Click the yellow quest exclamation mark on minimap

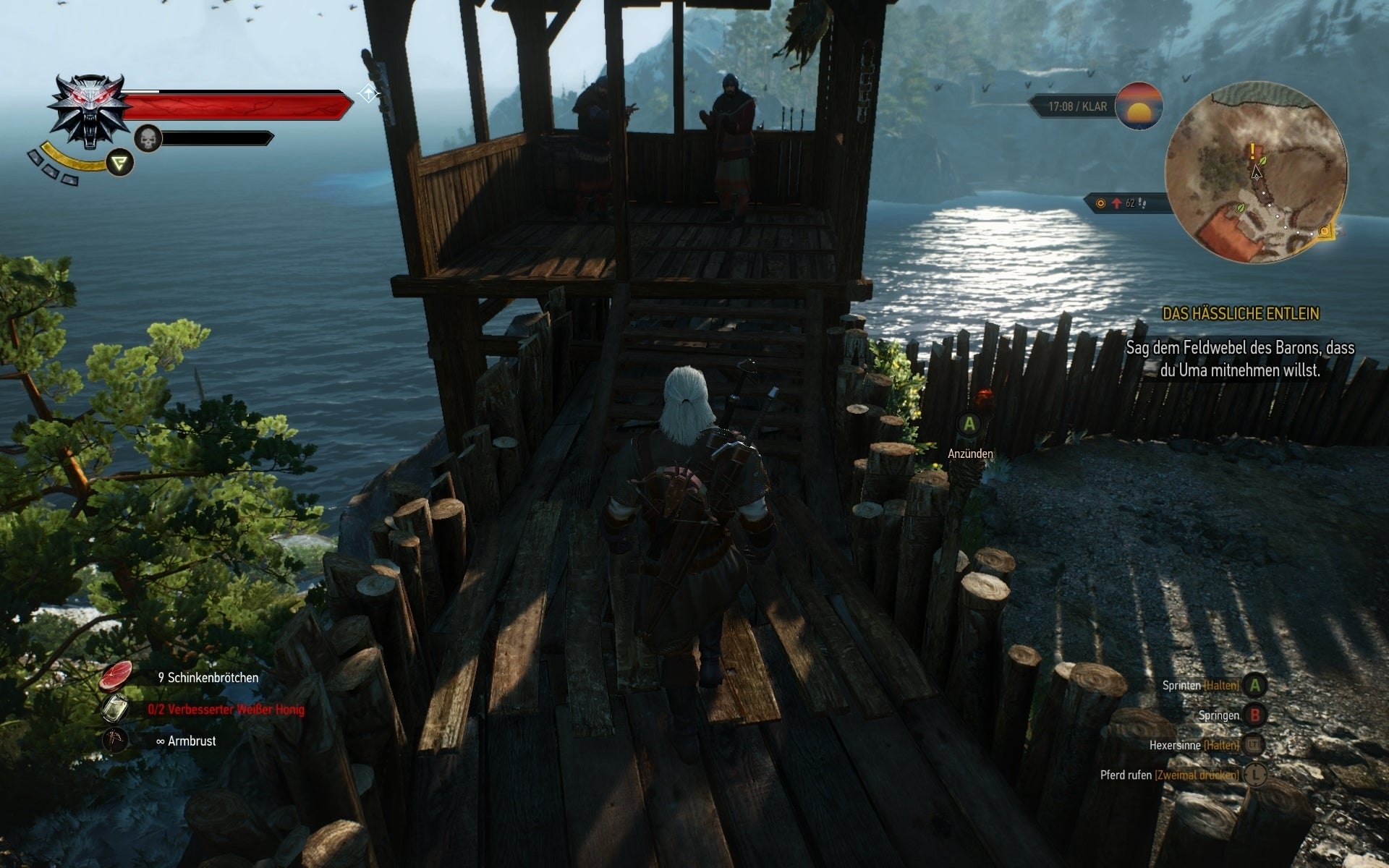[x=1252, y=150]
